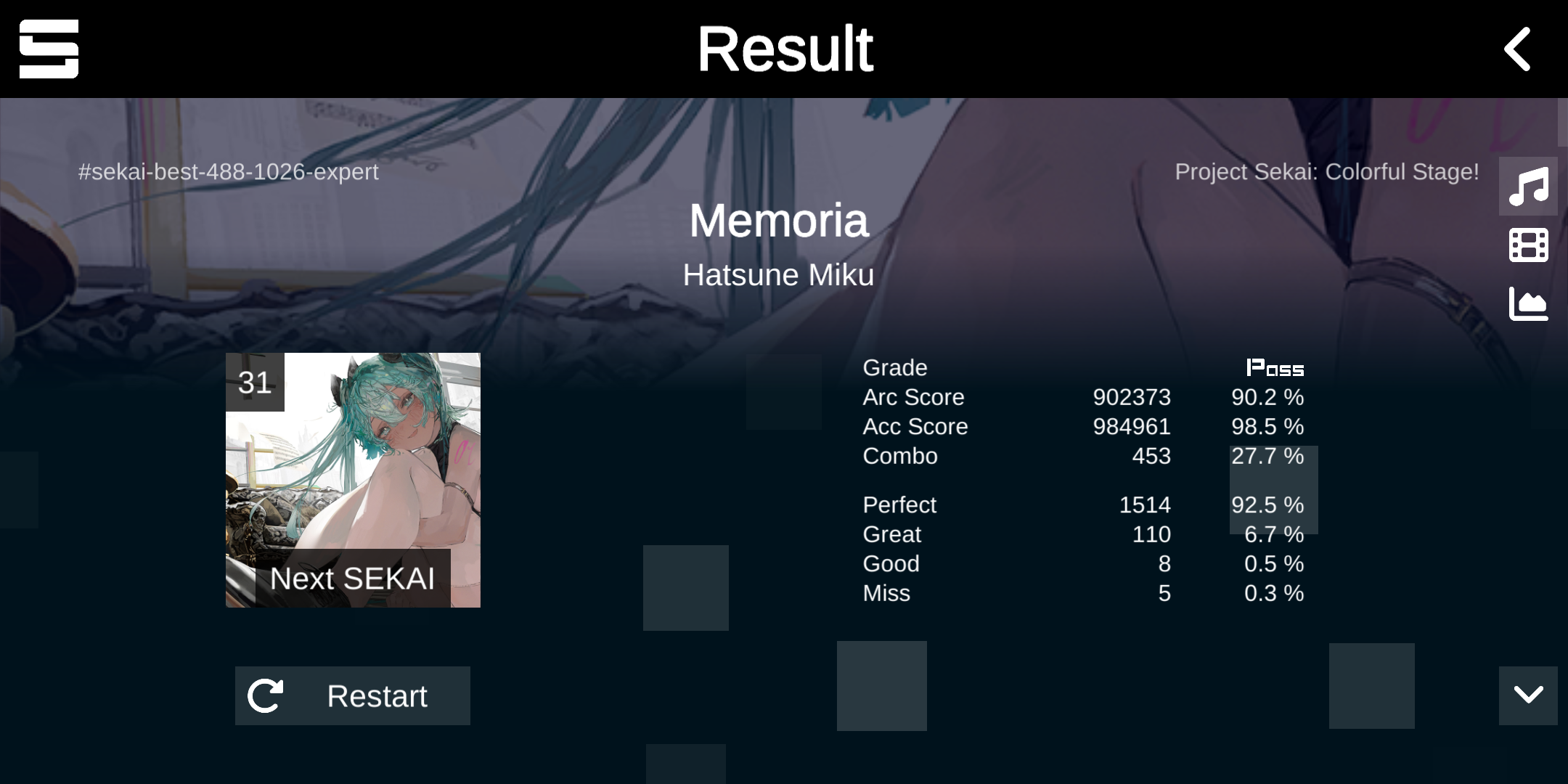Screen dimensions: 1568x784
Task: Click the S logo in top-left corner
Action: pos(49,49)
